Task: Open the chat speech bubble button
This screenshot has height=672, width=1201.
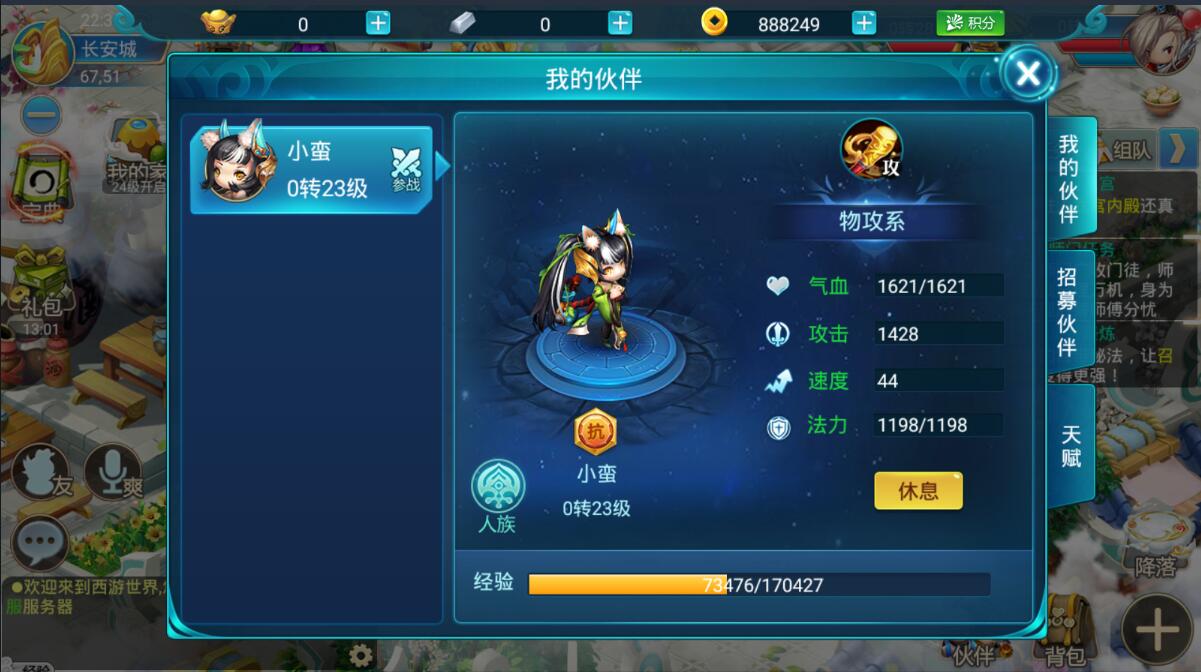Action: [x=40, y=544]
